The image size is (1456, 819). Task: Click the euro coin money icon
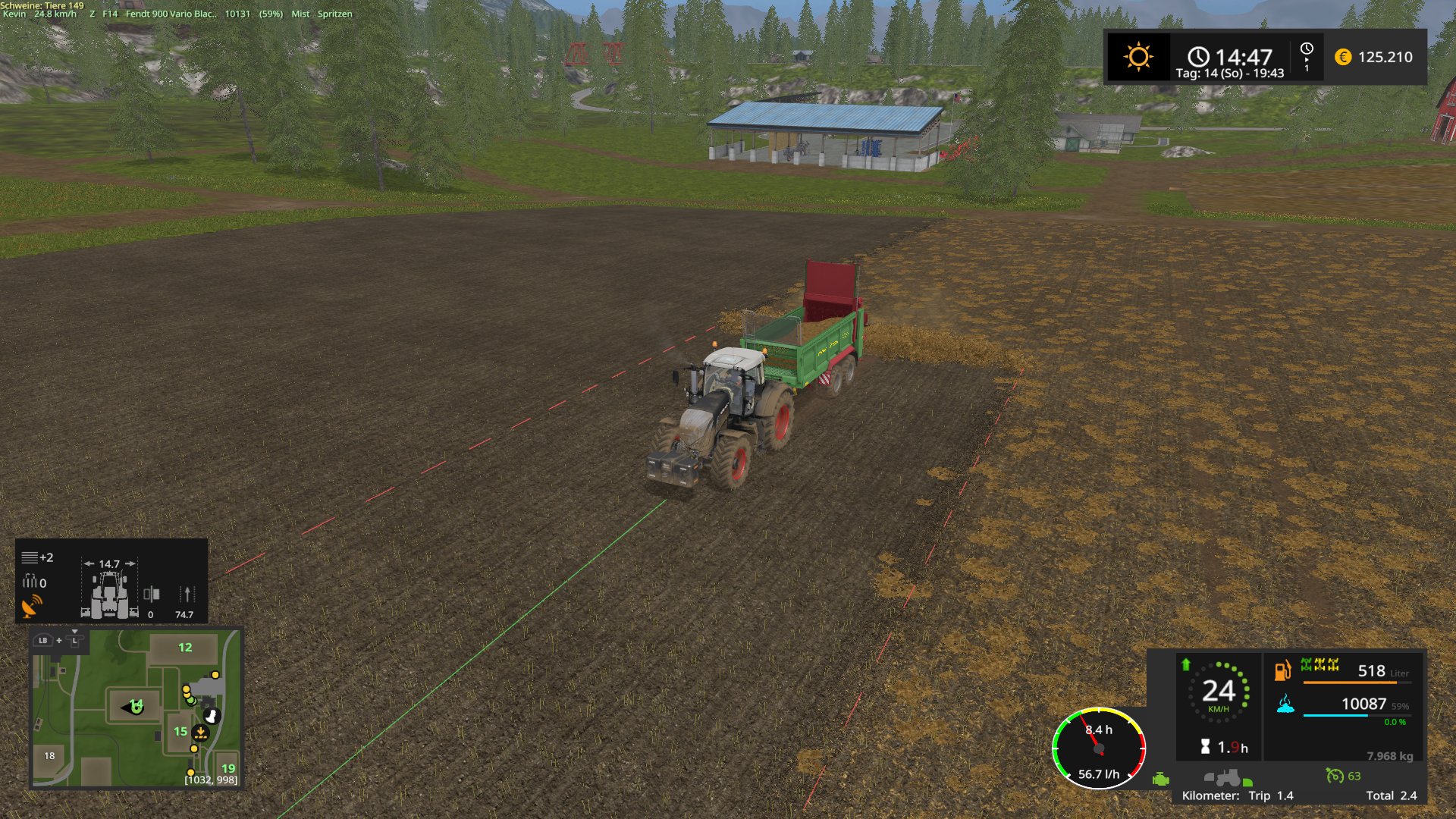tap(1343, 57)
